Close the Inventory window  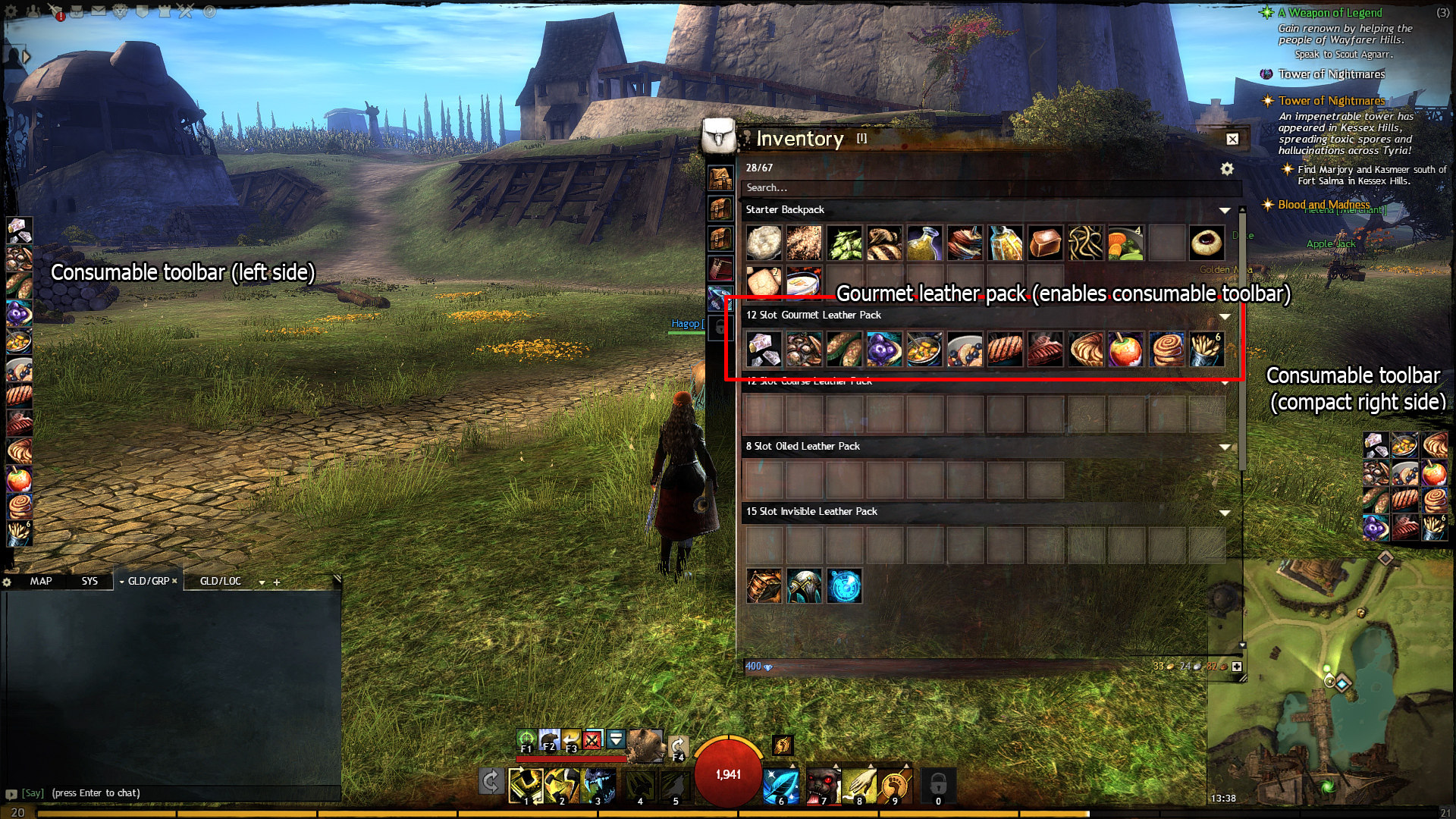(x=1232, y=139)
